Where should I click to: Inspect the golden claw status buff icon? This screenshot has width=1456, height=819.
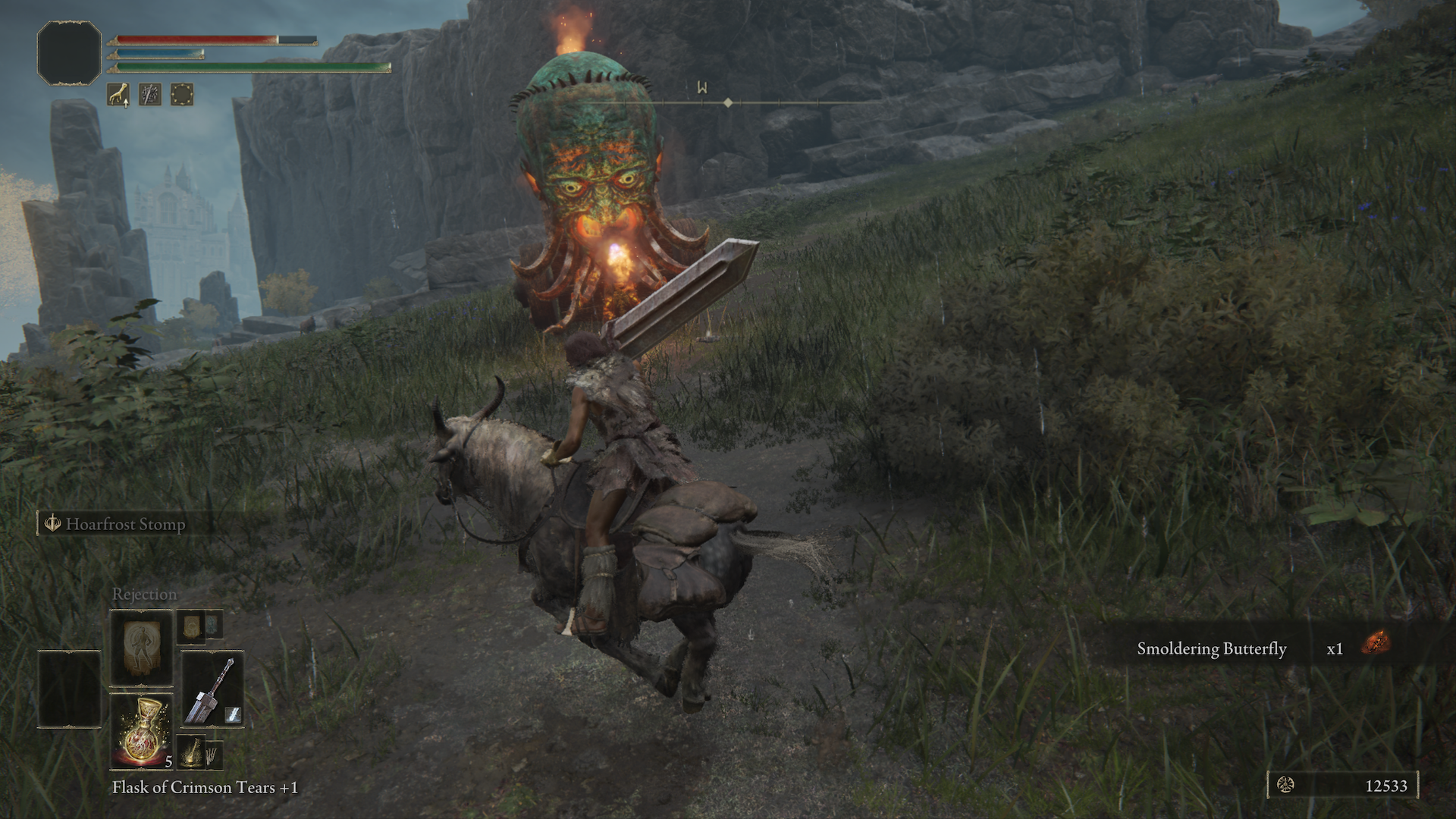(118, 94)
